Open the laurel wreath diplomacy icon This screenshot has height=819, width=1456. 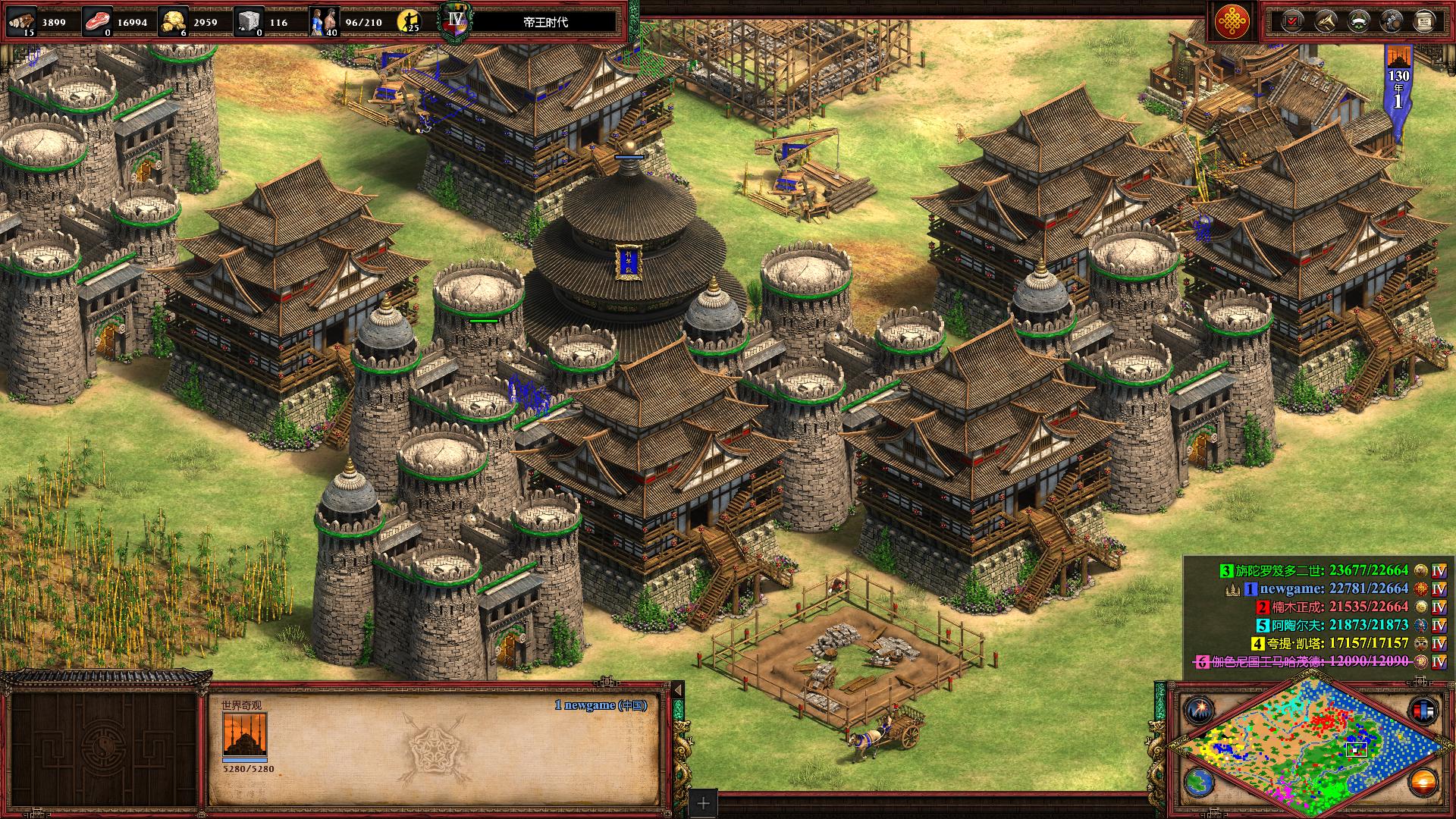click(x=1357, y=21)
